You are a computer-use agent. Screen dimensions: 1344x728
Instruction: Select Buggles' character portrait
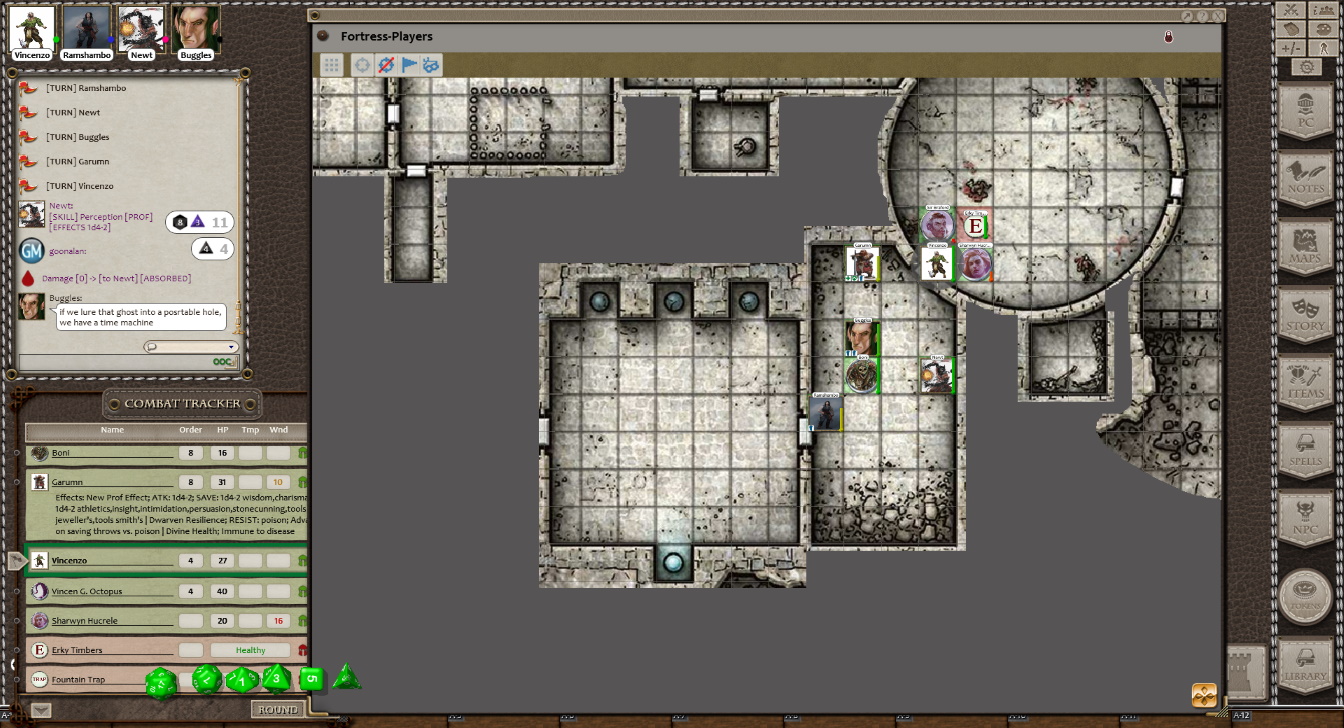coord(195,30)
